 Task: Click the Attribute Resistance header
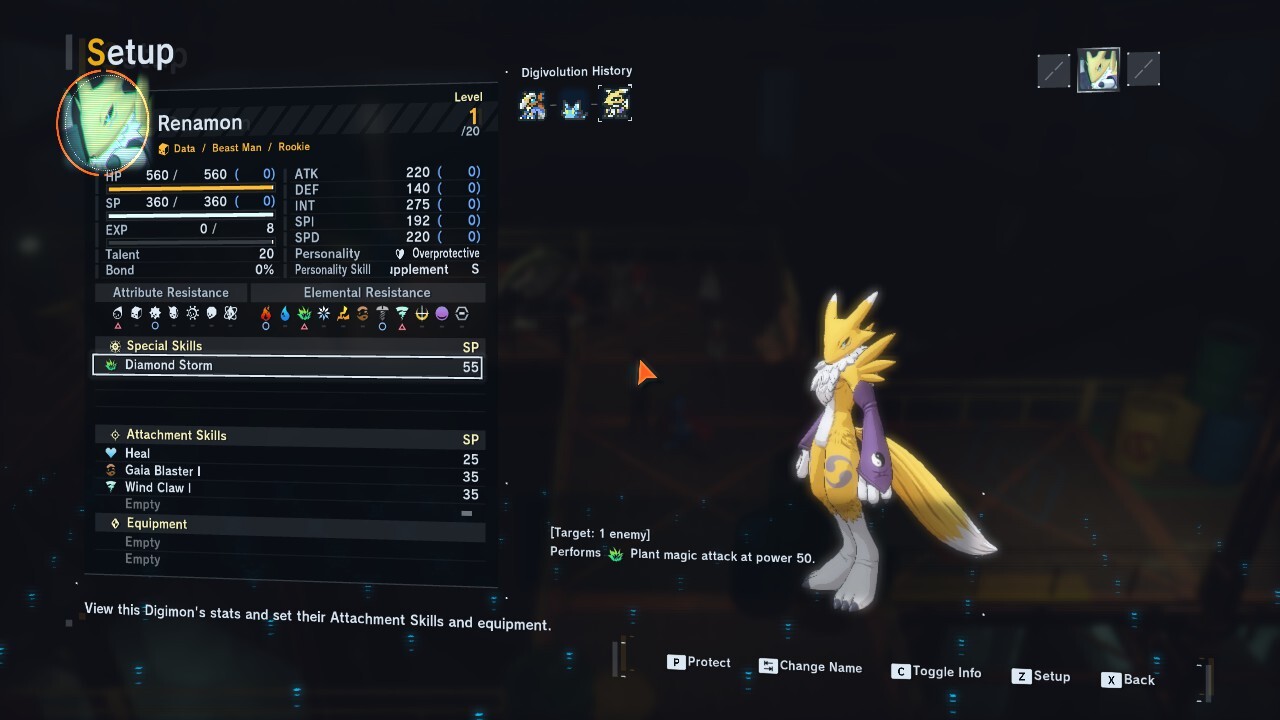coord(170,293)
